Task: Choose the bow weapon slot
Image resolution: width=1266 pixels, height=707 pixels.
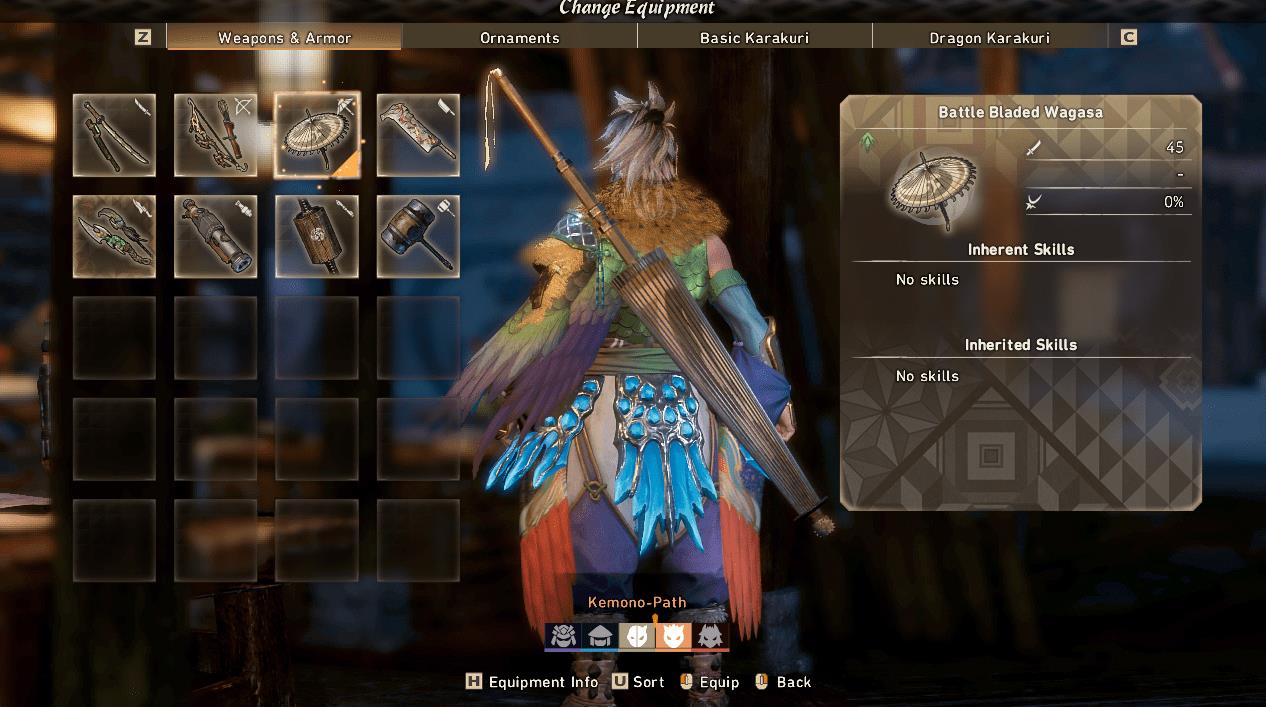Action: pos(215,135)
